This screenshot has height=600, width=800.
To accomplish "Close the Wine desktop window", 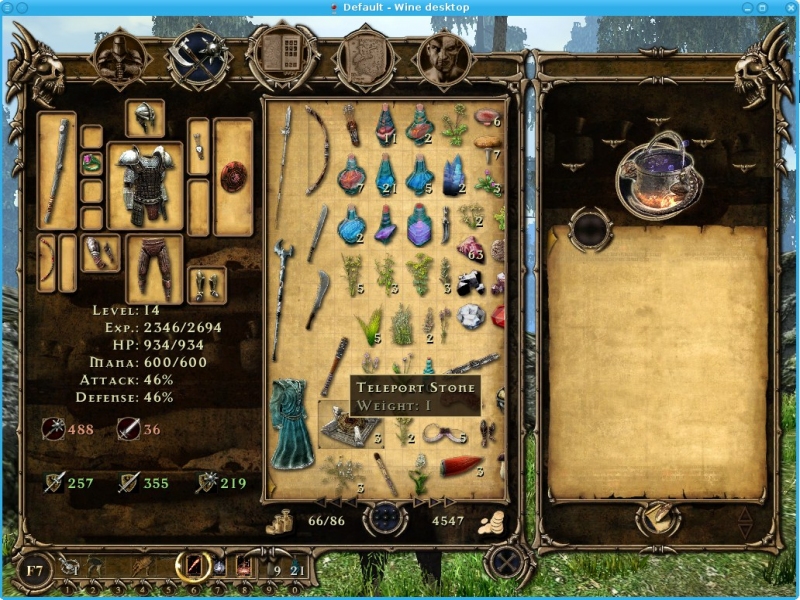I will pos(787,7).
